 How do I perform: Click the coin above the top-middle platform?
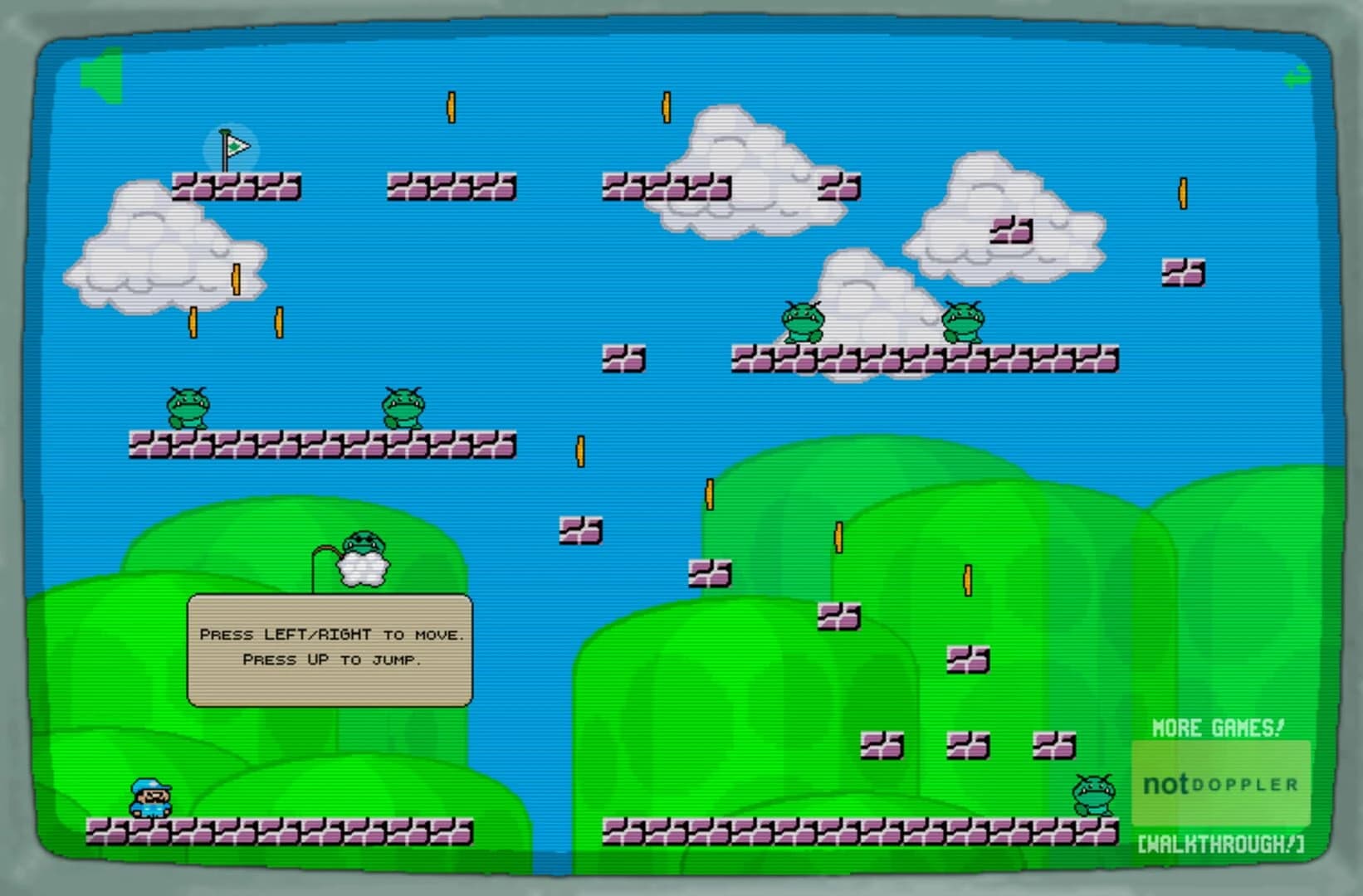point(452,106)
